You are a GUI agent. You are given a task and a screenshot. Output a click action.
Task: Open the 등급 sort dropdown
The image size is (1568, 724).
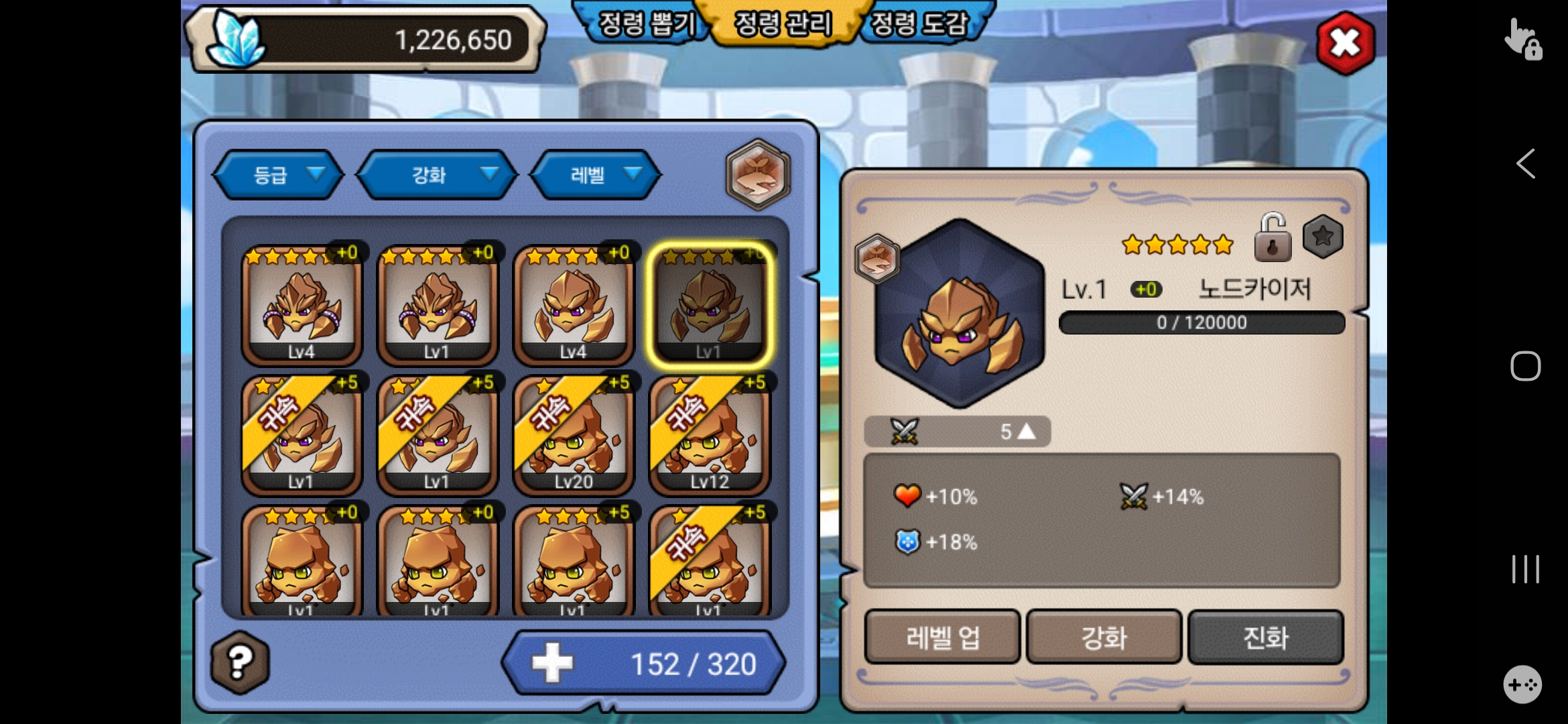[277, 175]
